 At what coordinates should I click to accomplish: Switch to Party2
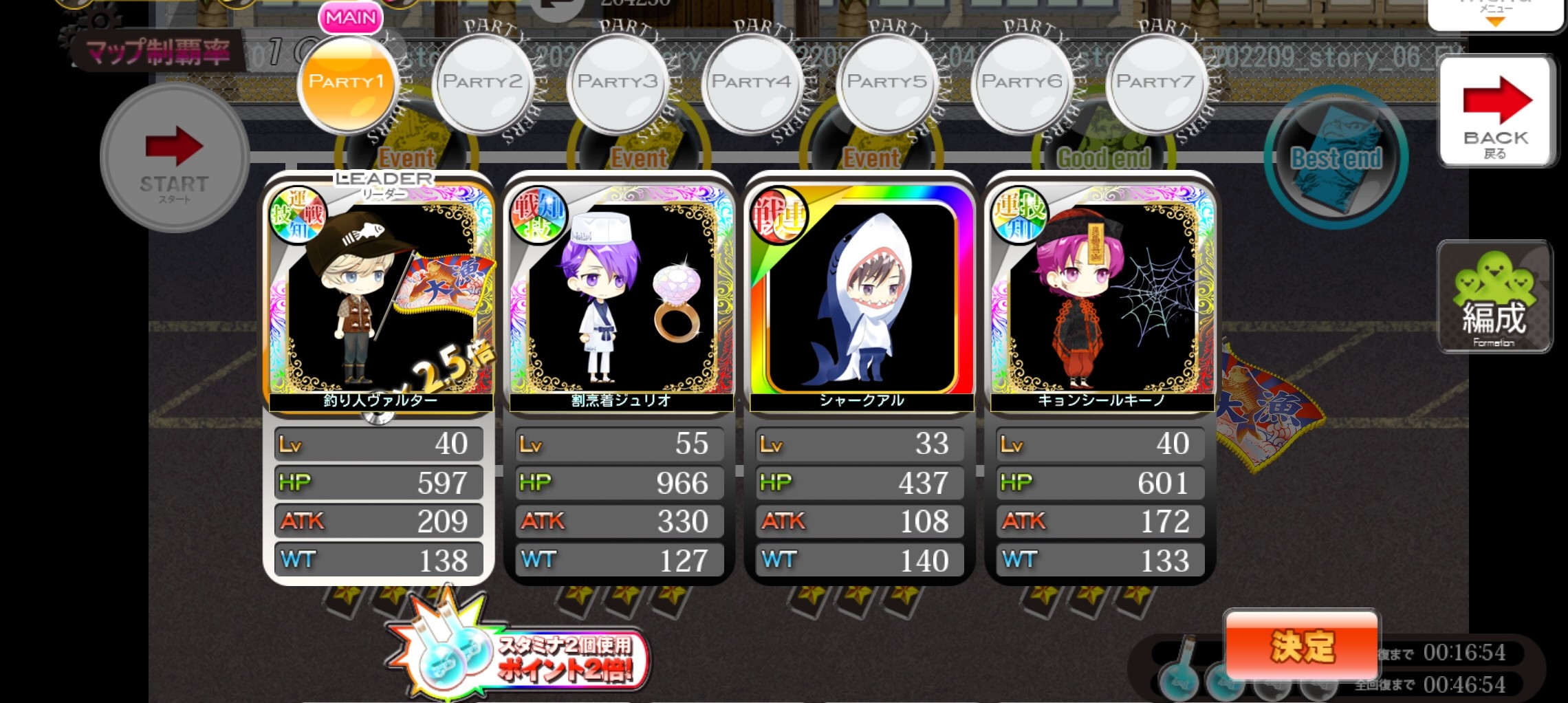[x=482, y=84]
